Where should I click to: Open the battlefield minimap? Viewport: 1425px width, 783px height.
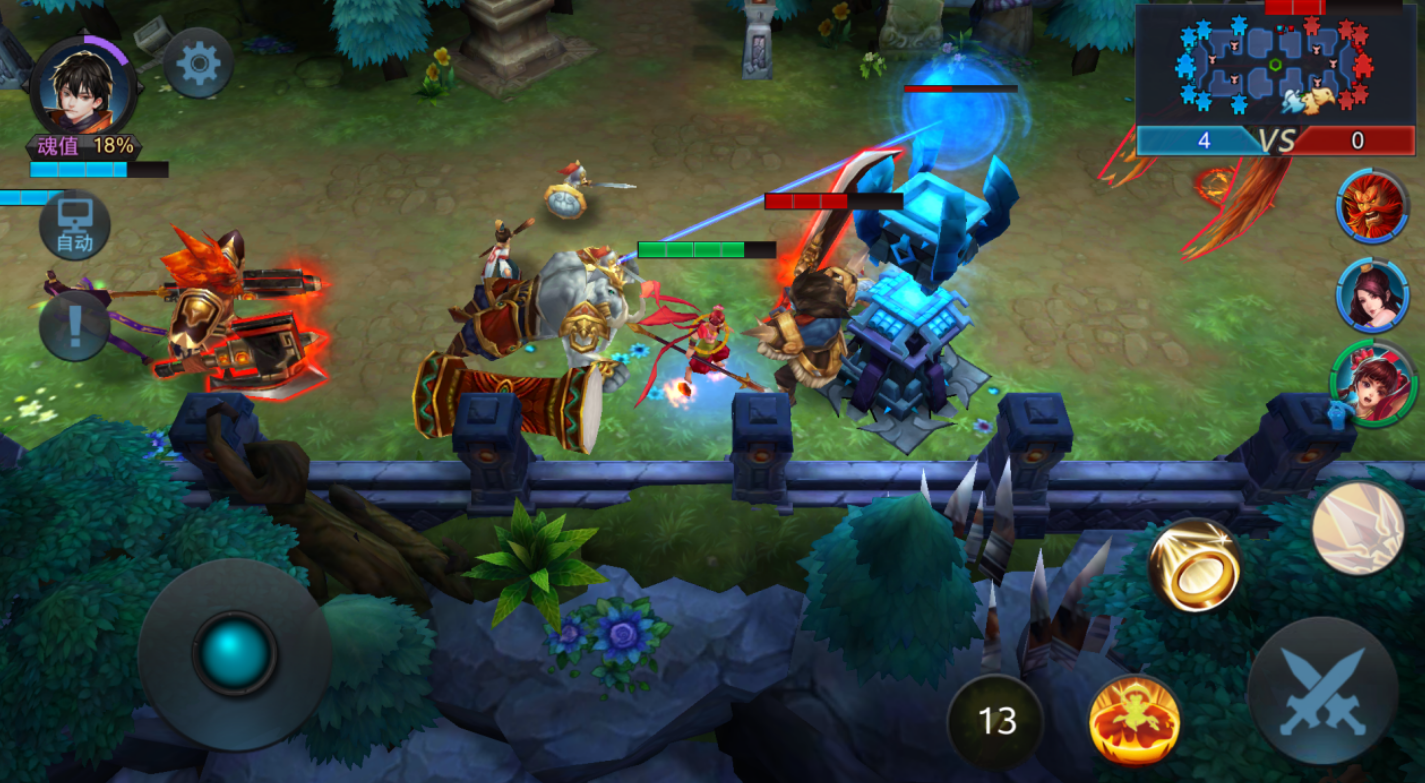(1276, 65)
